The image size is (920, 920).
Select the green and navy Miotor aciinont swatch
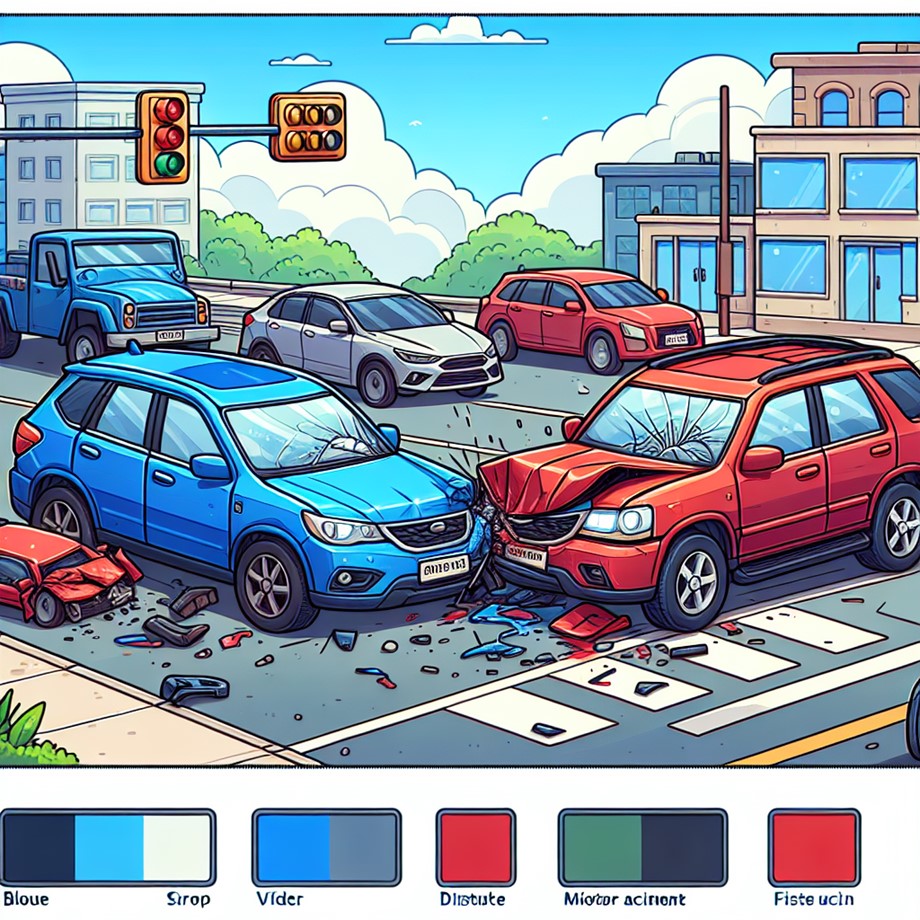click(642, 846)
